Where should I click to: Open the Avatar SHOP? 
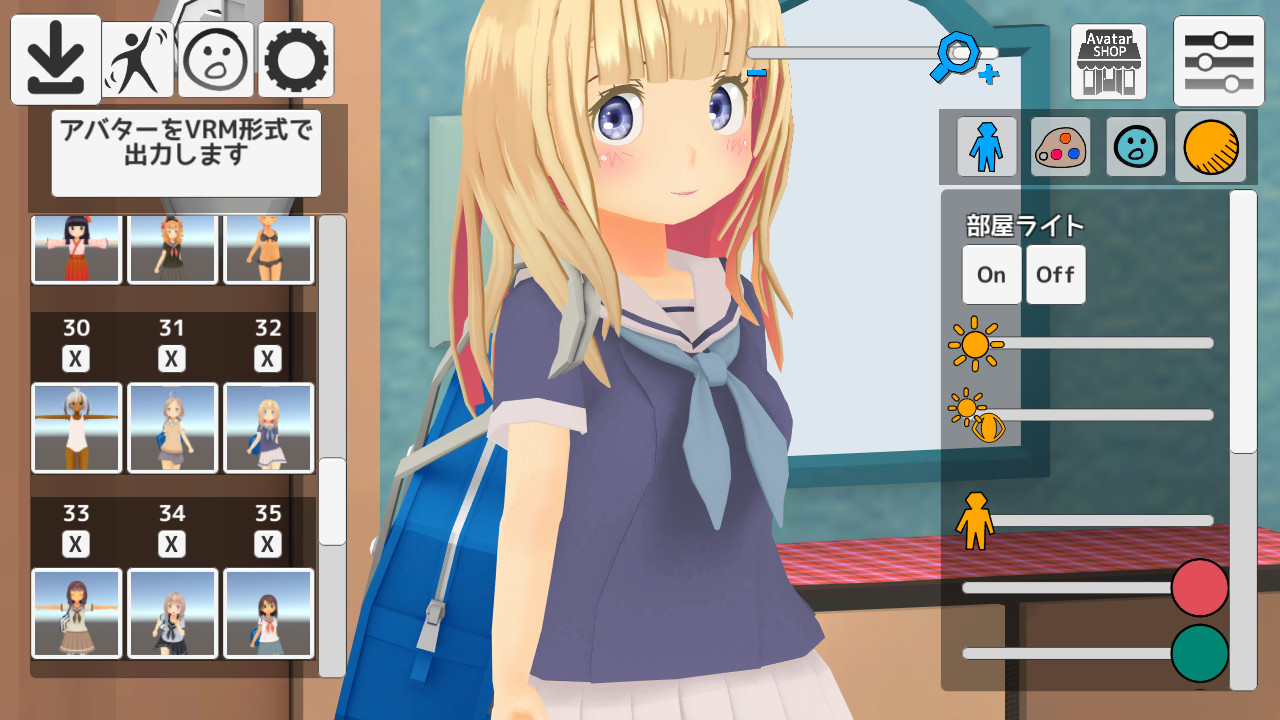pyautogui.click(x=1107, y=60)
